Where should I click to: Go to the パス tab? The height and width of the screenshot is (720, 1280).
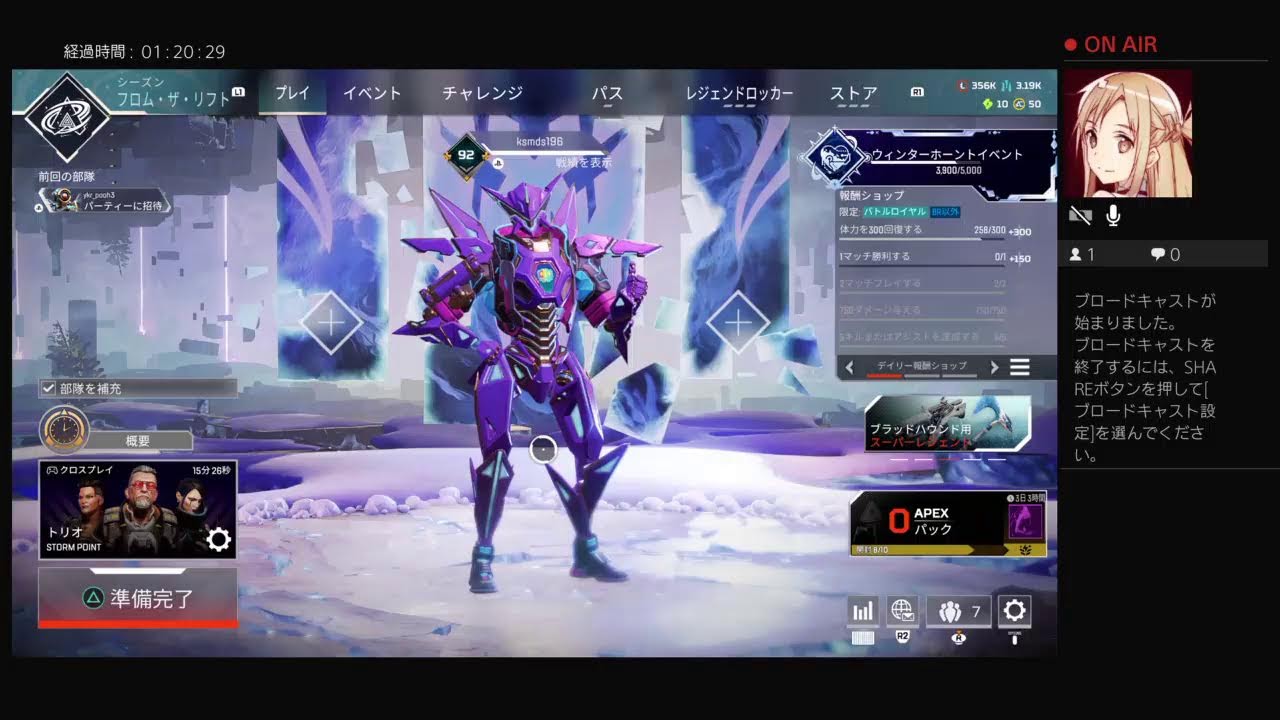[x=607, y=93]
